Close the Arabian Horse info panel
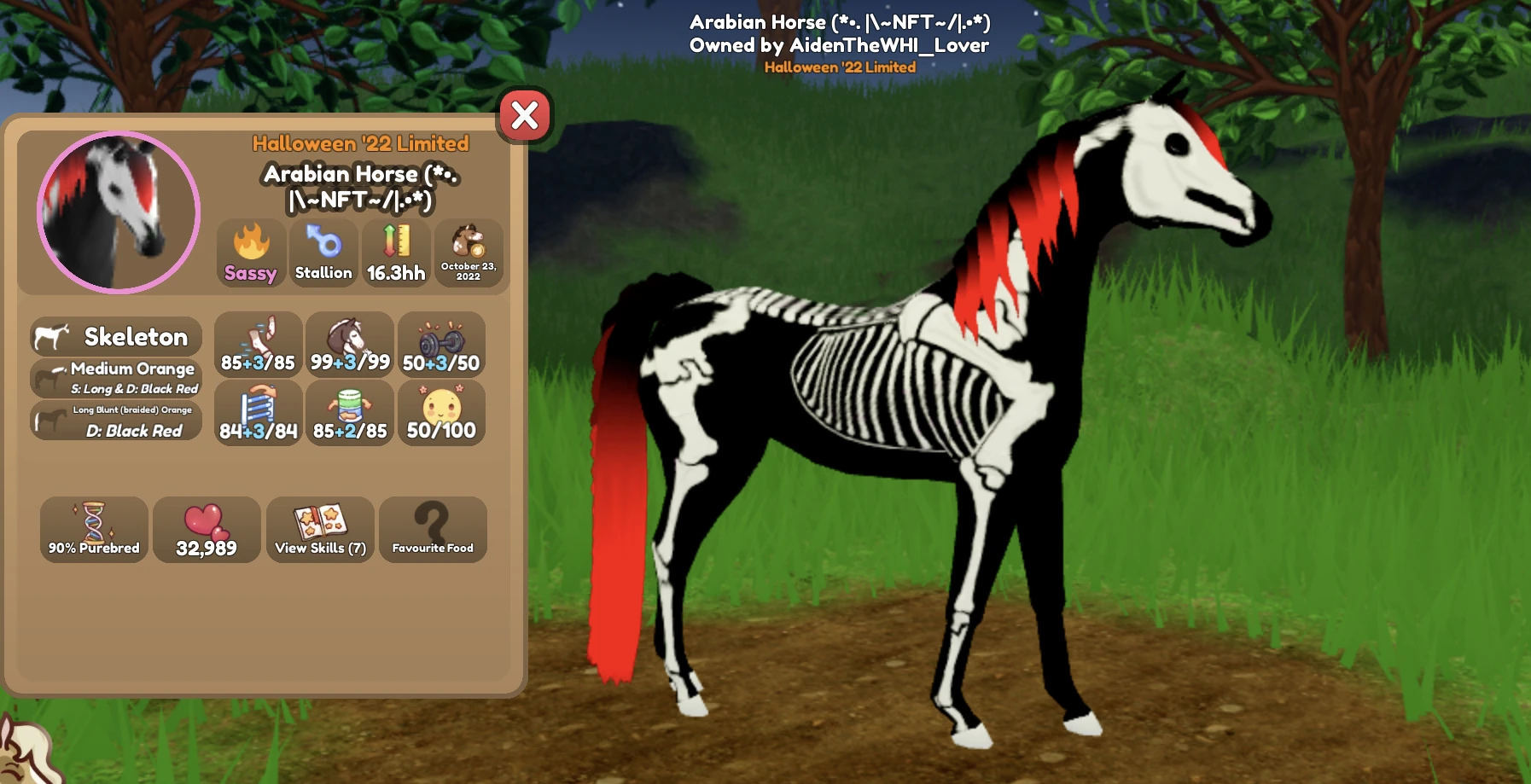The height and width of the screenshot is (784, 1531). coord(525,117)
